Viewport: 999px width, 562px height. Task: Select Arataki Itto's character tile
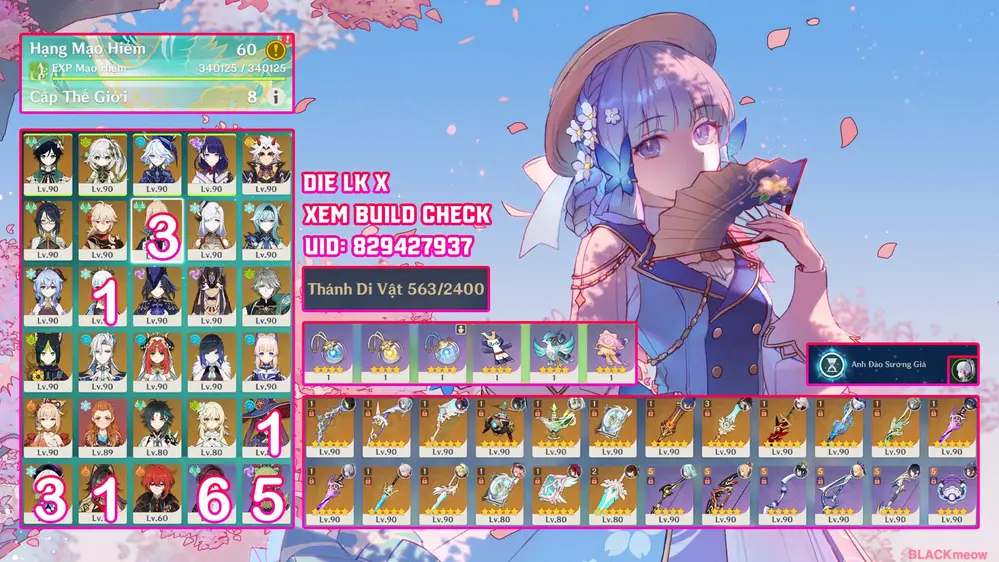264,162
